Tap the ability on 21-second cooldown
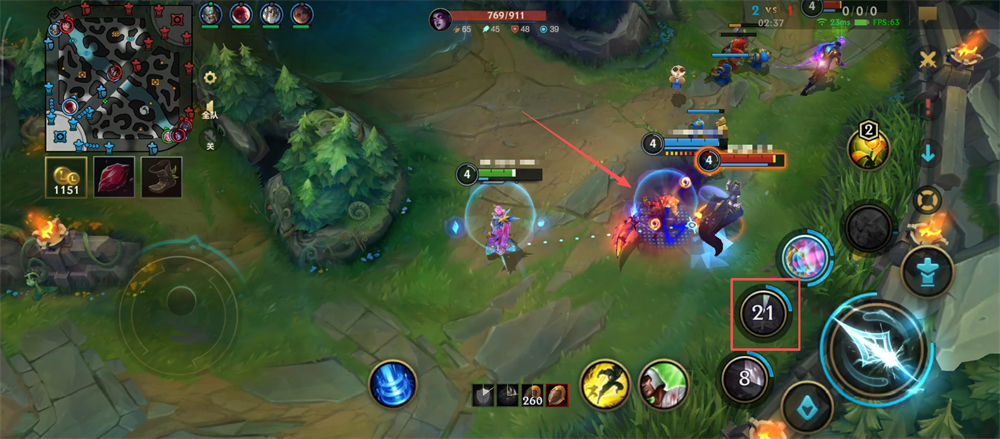The image size is (1000, 439). tap(764, 314)
